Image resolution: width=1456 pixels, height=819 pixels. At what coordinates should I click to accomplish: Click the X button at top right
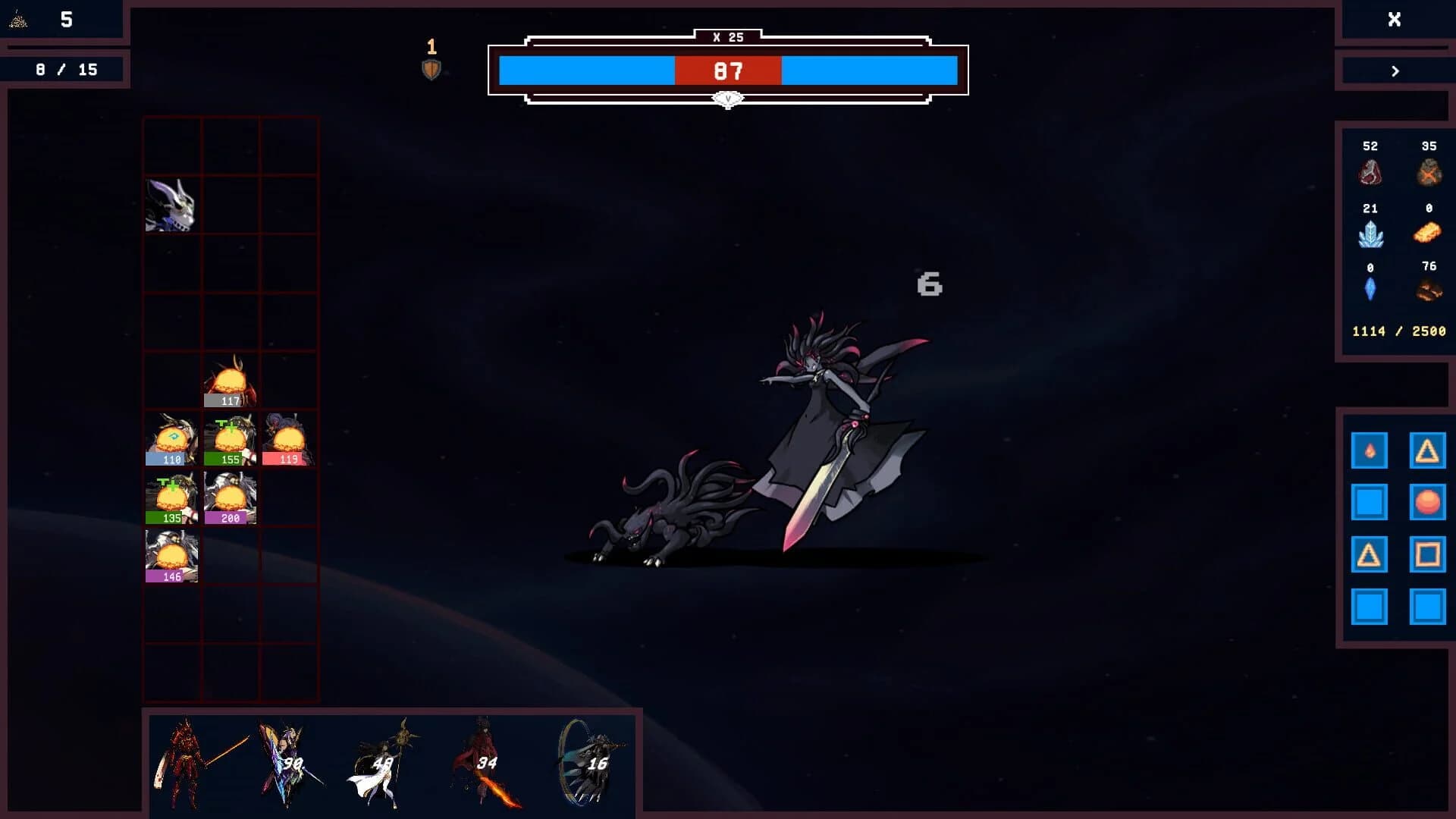pyautogui.click(x=1395, y=20)
